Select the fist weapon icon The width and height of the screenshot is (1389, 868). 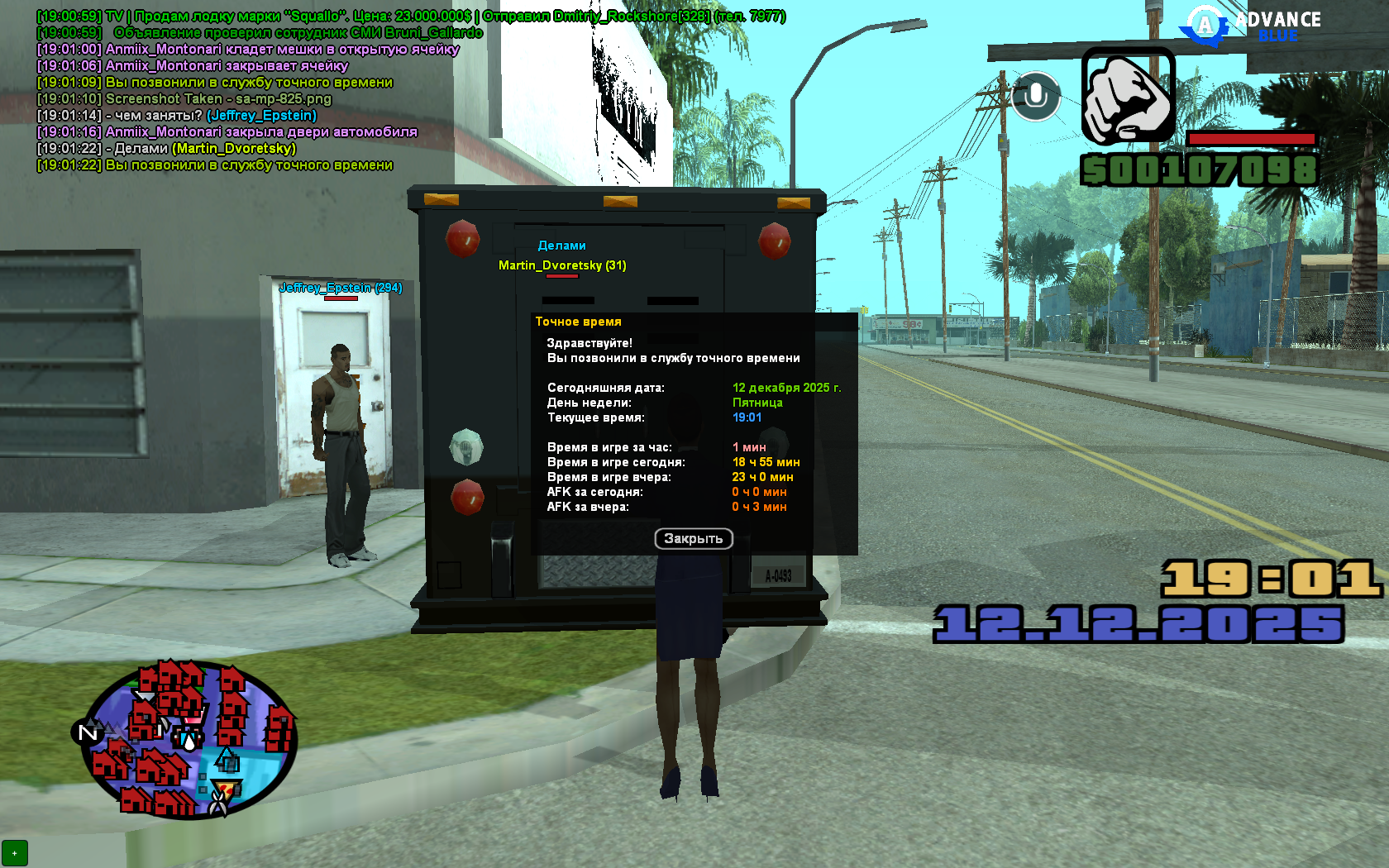(1128, 96)
